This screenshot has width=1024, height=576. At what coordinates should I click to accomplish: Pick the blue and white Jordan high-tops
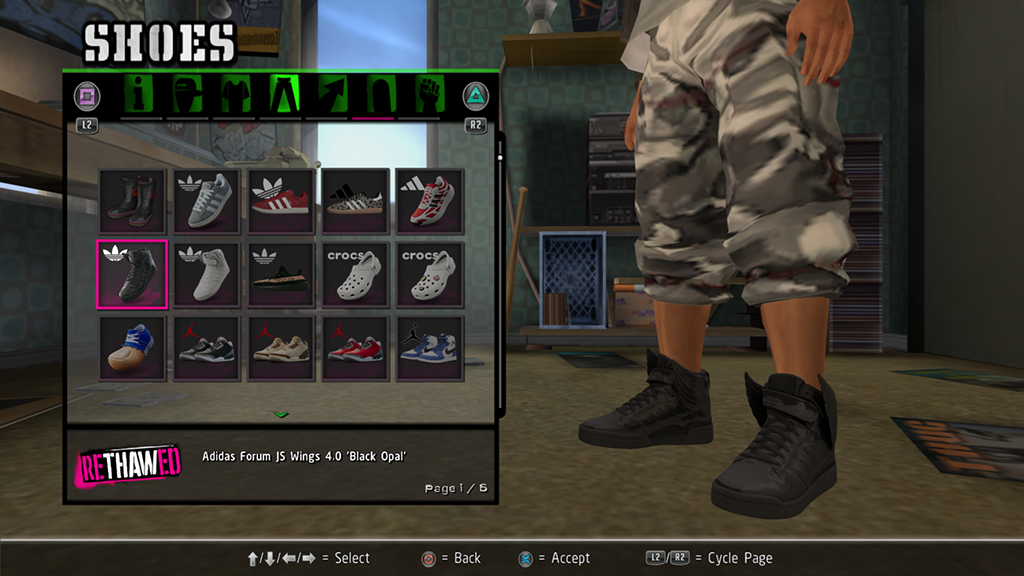coord(429,348)
